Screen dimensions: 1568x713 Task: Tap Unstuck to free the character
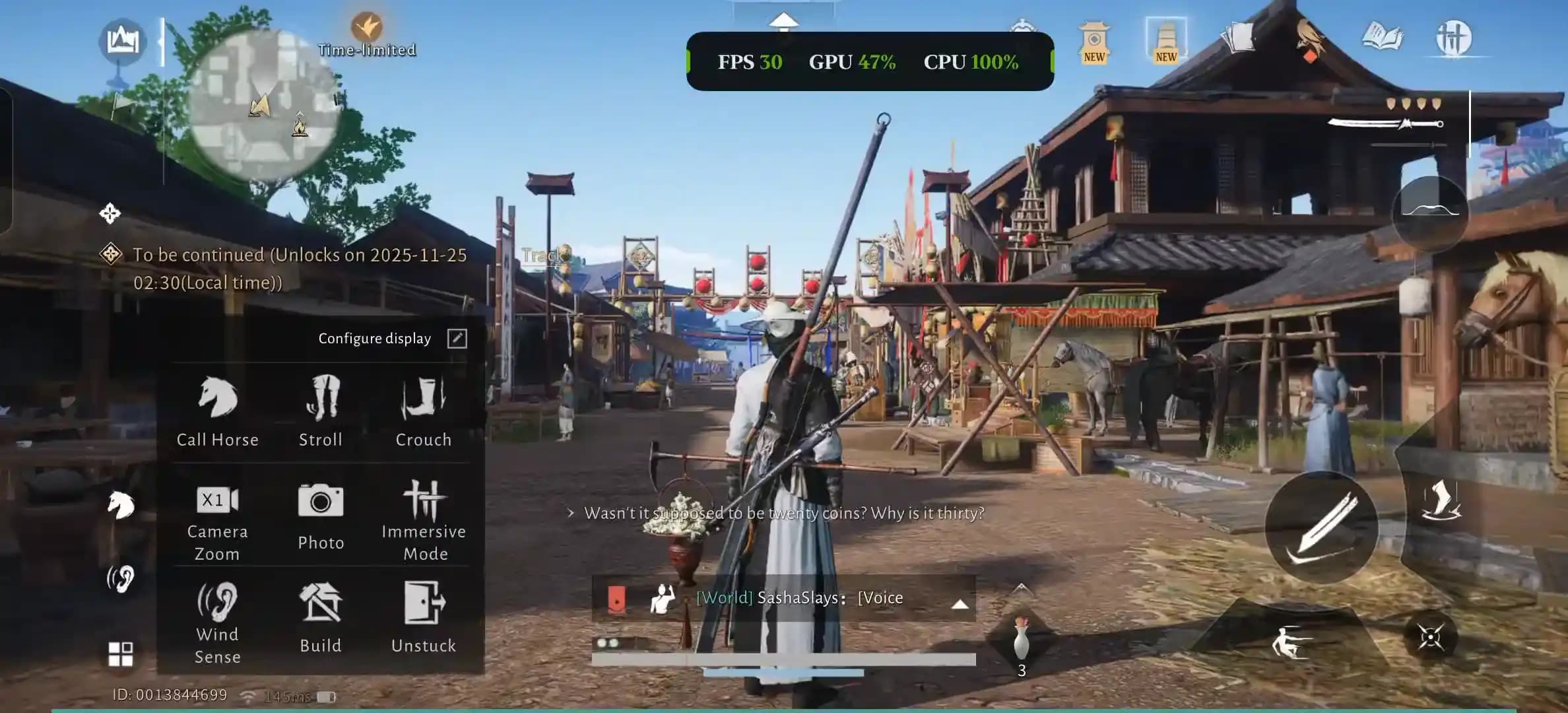pos(424,618)
